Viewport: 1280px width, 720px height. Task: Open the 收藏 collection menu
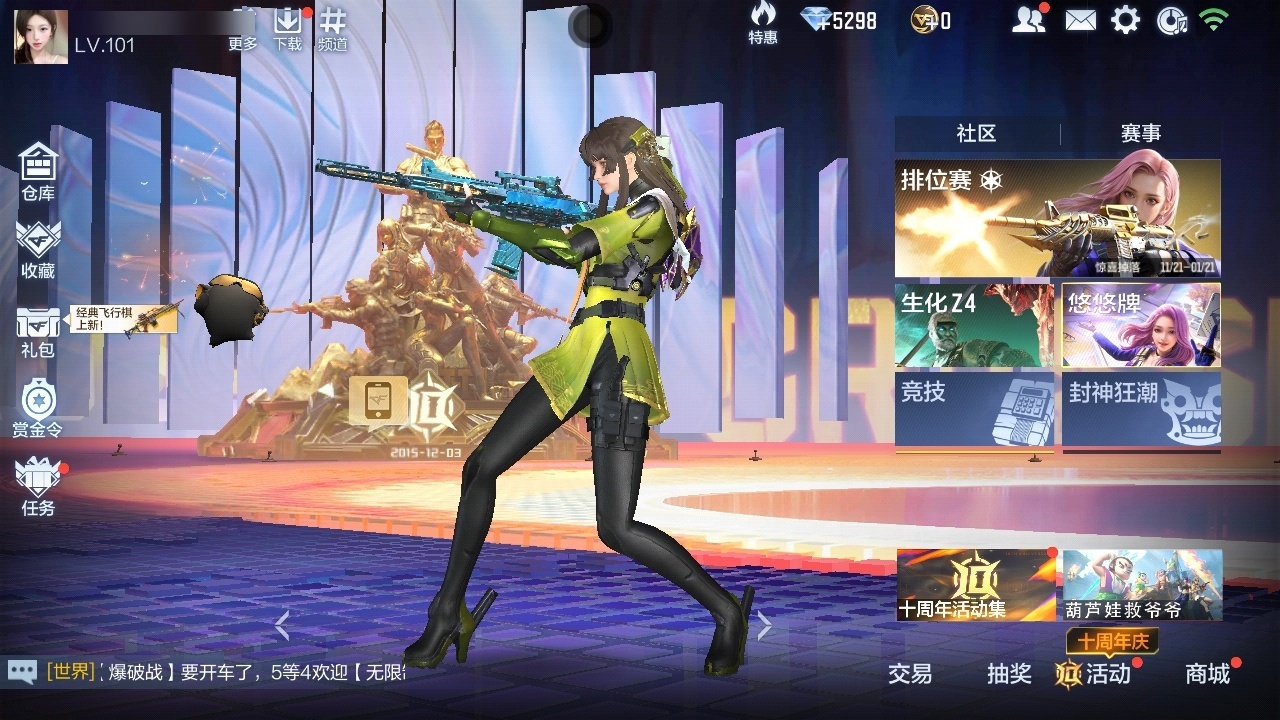click(38, 250)
